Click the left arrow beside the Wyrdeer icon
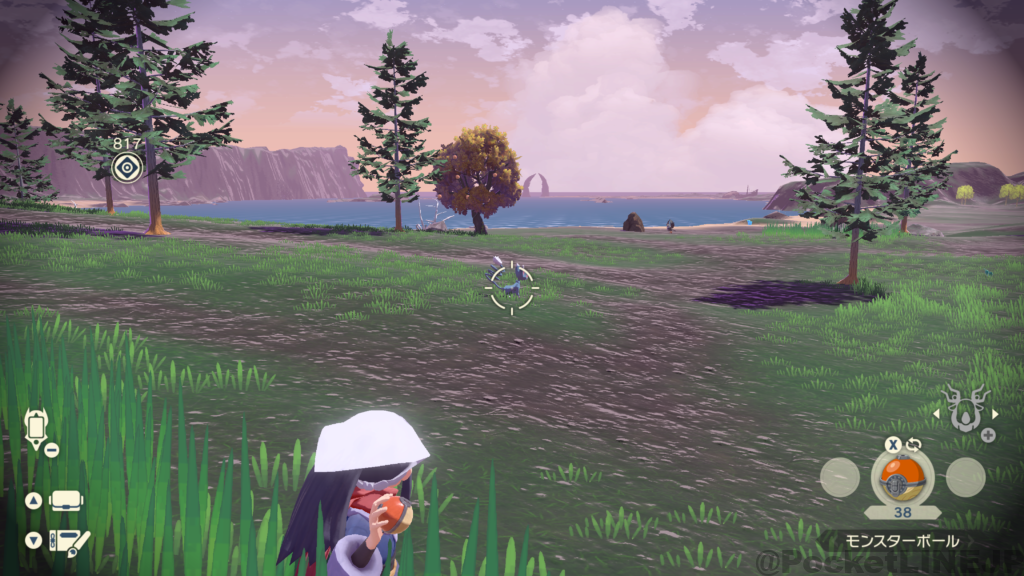Viewport: 1024px width, 576px height. (x=937, y=412)
